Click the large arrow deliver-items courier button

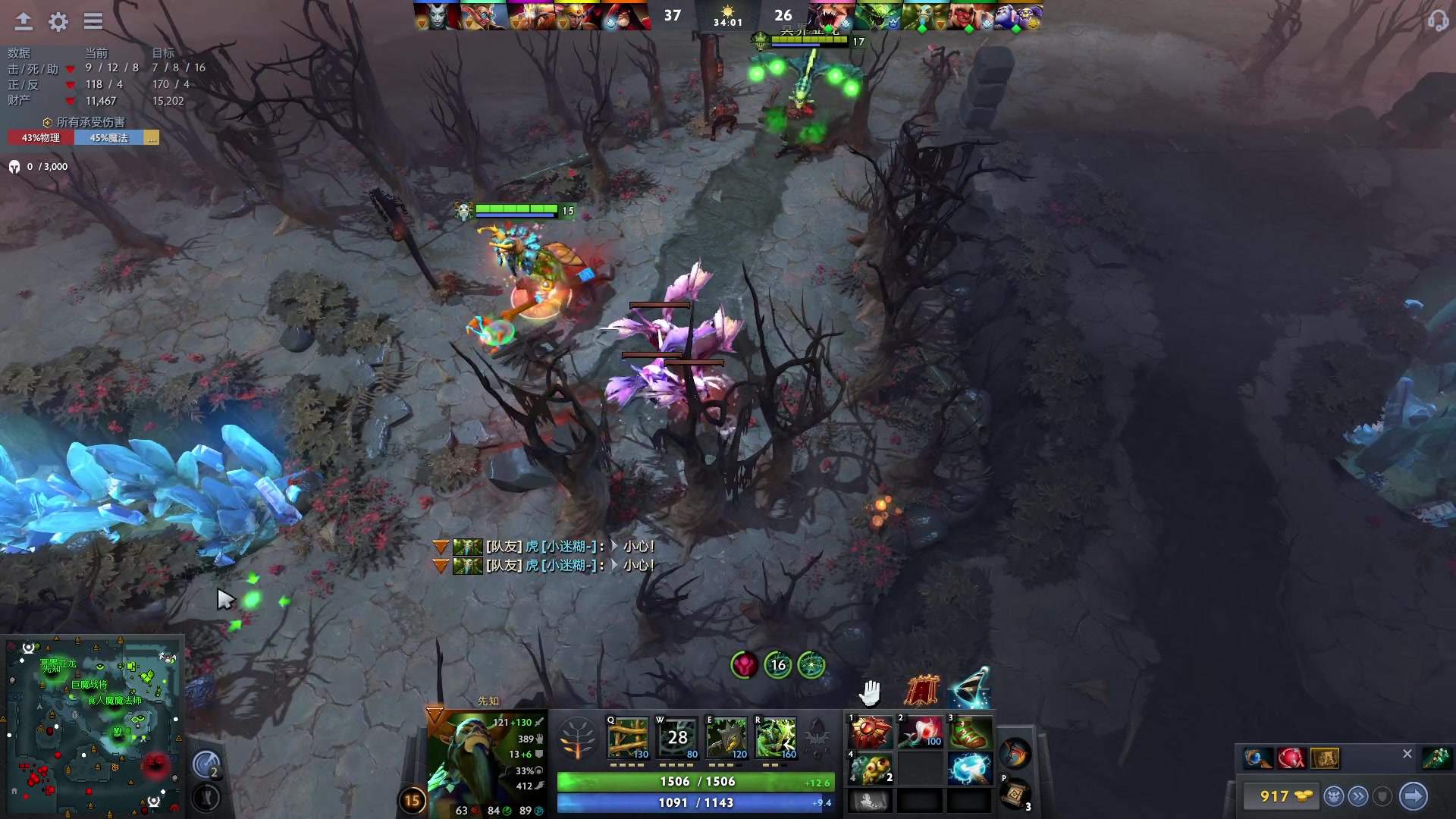(1413, 796)
